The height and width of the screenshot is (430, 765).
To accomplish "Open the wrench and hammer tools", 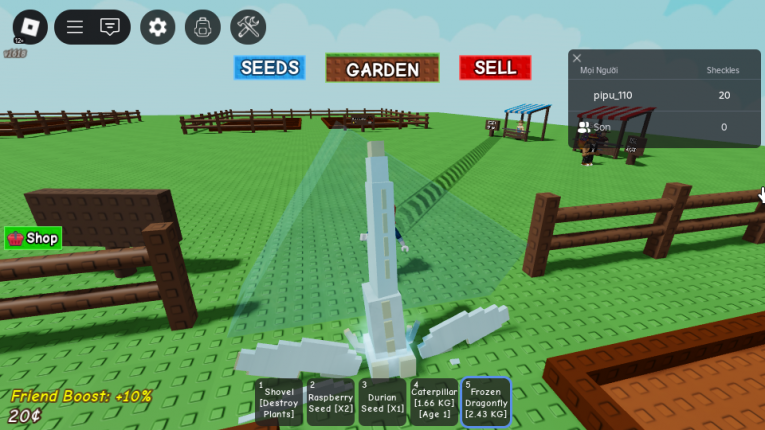I will pos(248,27).
